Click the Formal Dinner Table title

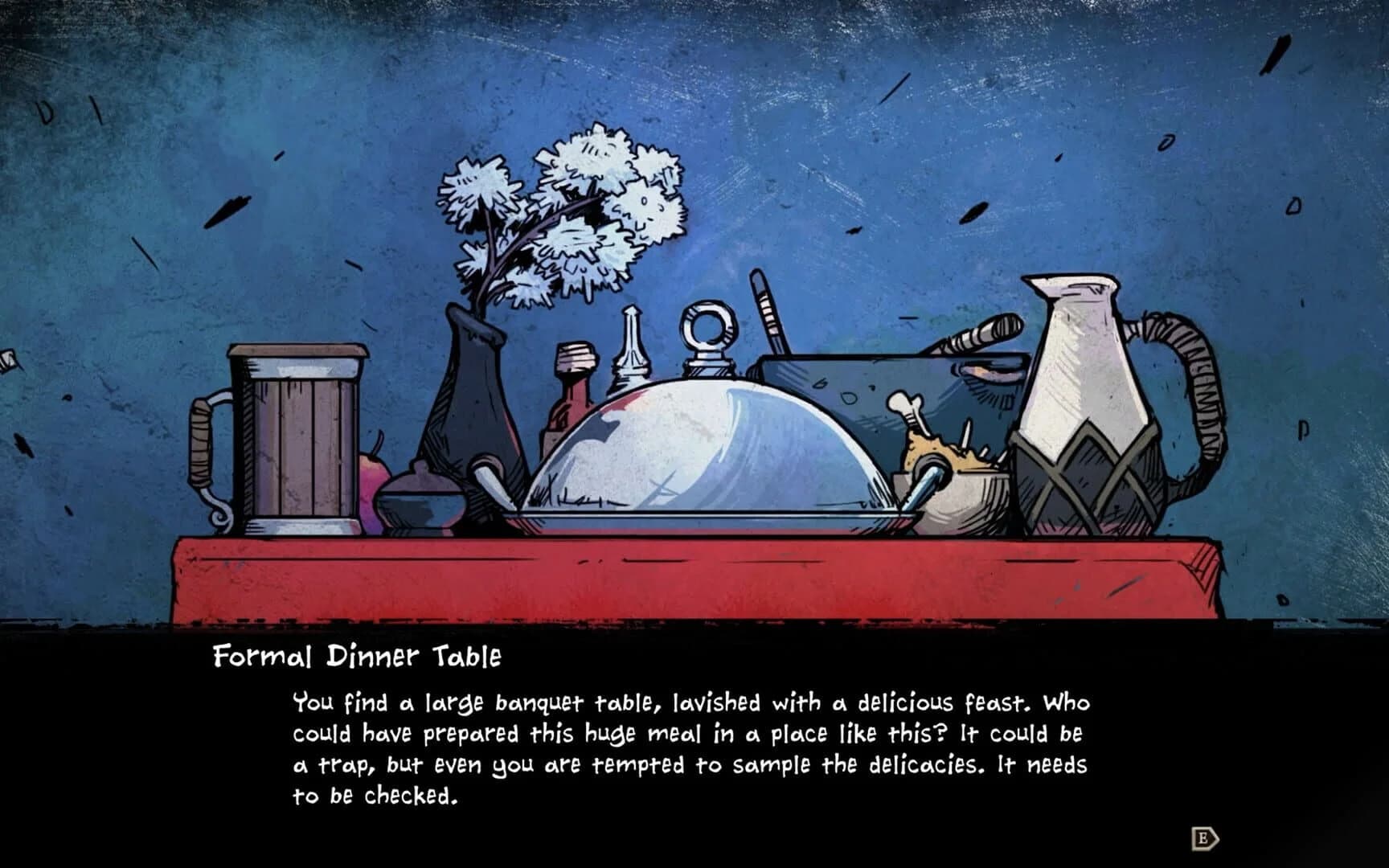pyautogui.click(x=358, y=657)
